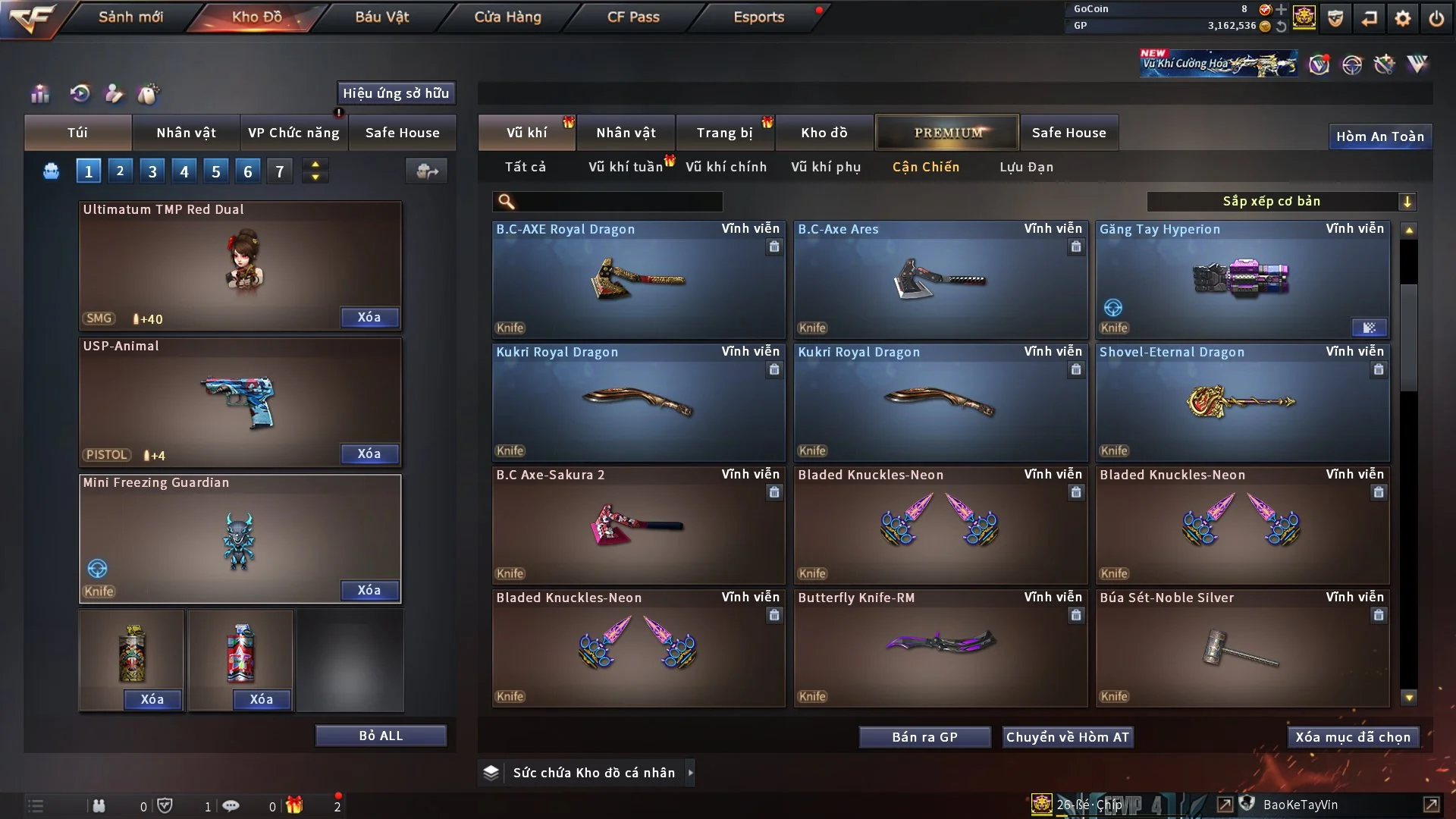
Task: Go to the CF Pass menu
Action: [x=633, y=17]
